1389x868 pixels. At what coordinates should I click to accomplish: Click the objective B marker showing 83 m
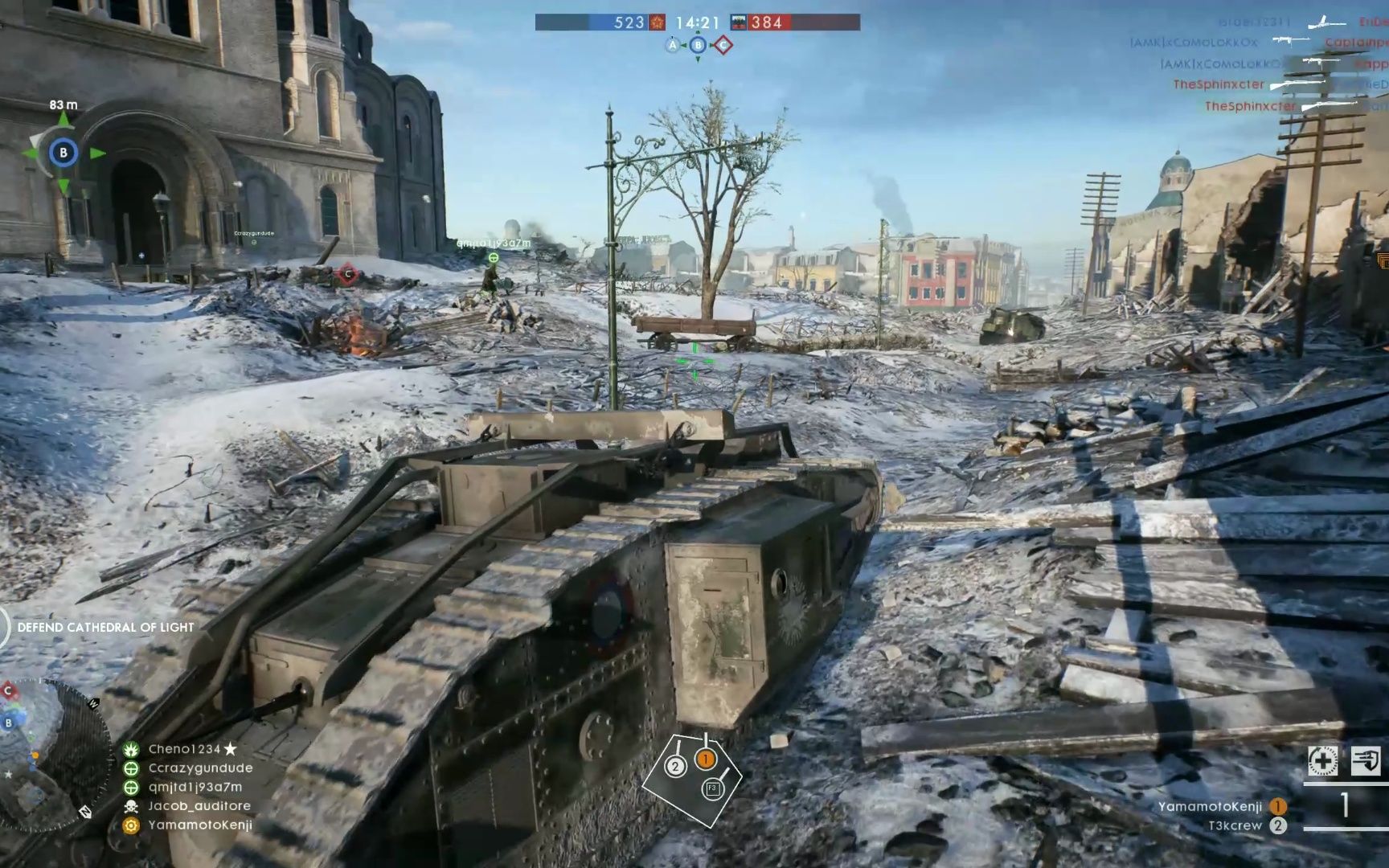pos(64,153)
